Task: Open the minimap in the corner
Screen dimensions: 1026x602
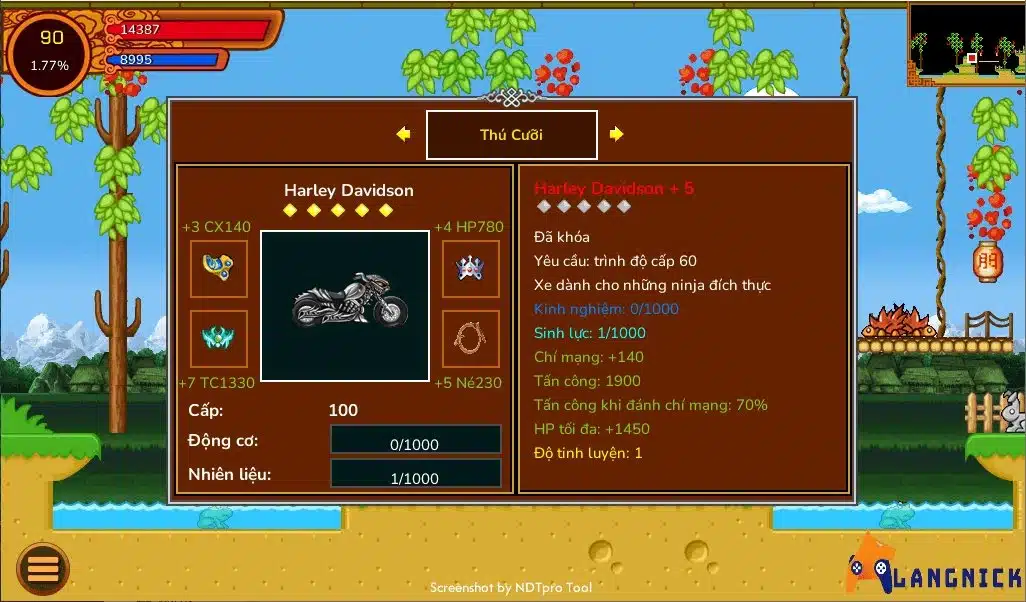Action: coord(965,43)
